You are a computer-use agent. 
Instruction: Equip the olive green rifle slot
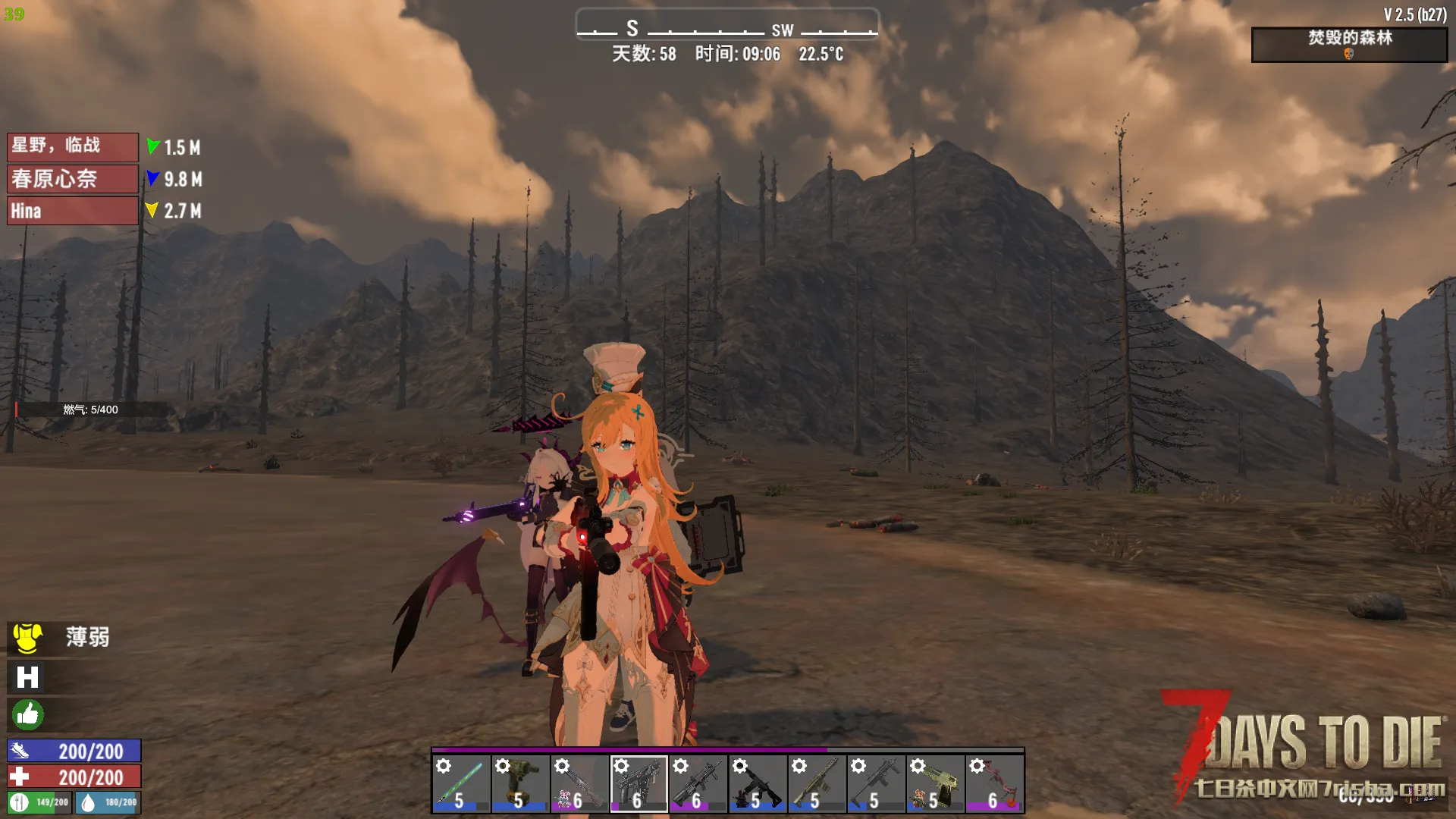(816, 783)
